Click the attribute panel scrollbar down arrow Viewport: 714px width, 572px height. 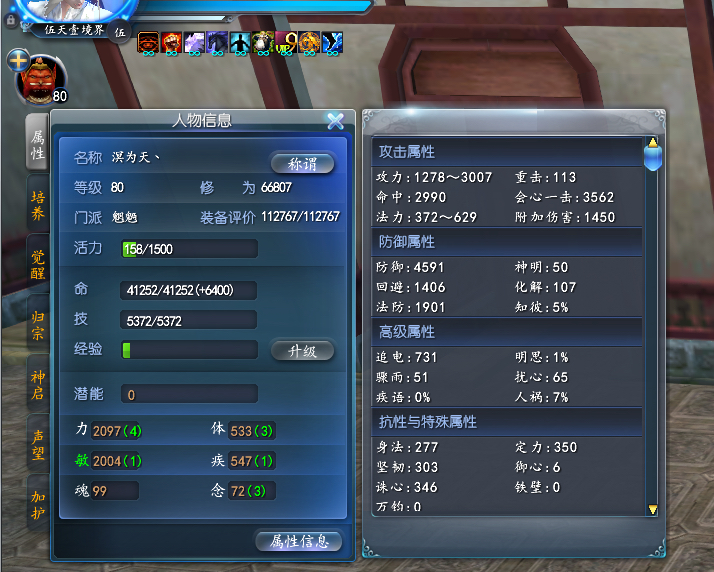[653, 509]
